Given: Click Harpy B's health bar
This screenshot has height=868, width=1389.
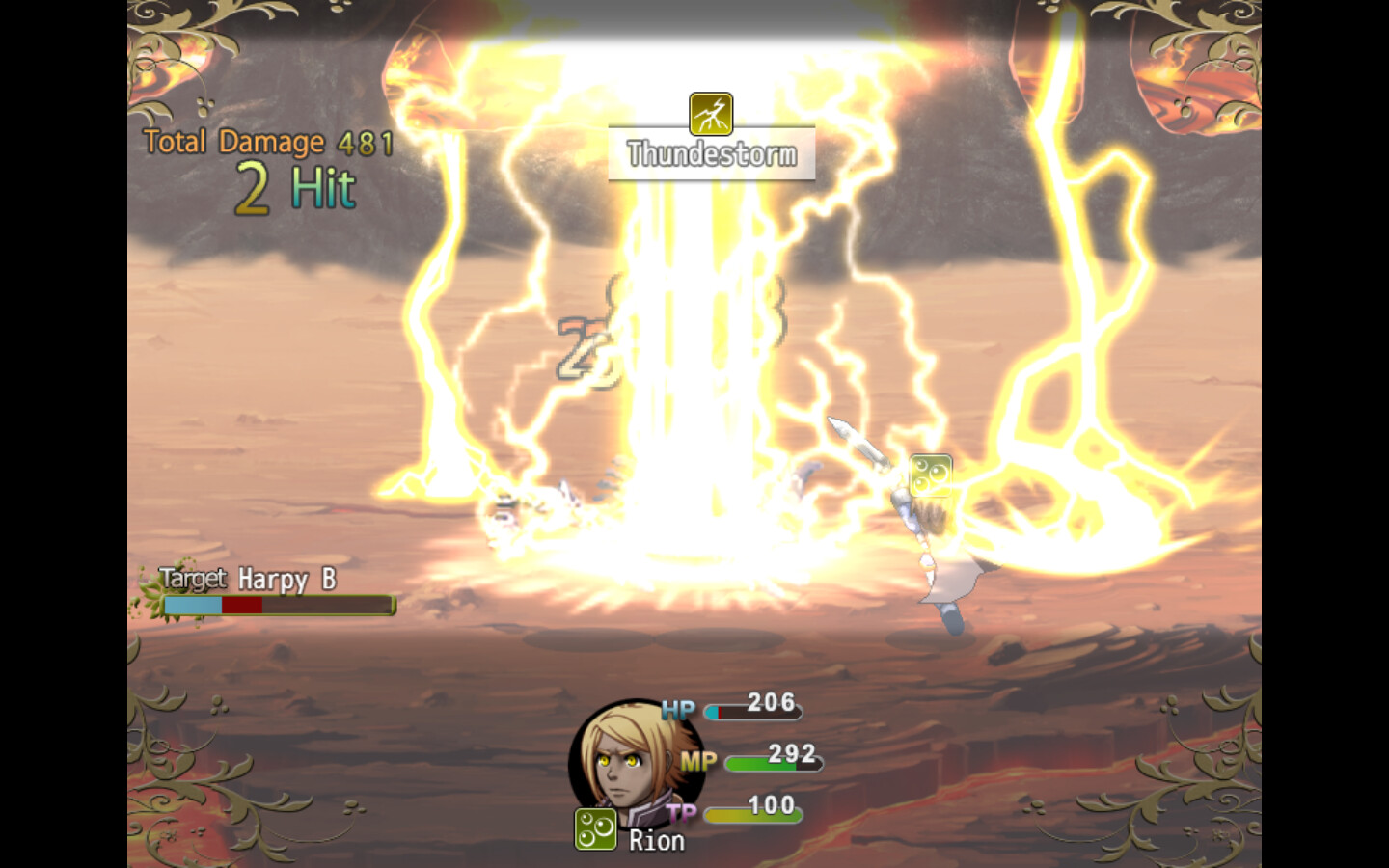Looking at the screenshot, I should coord(278,606).
